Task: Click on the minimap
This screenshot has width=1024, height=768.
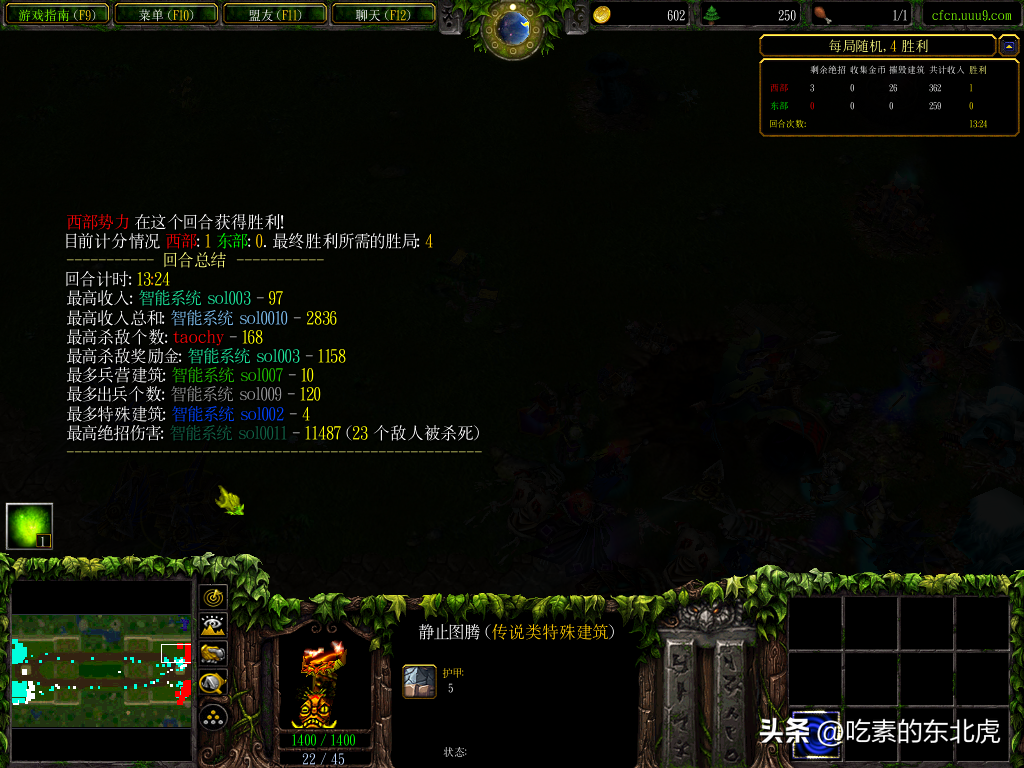Action: (x=100, y=670)
